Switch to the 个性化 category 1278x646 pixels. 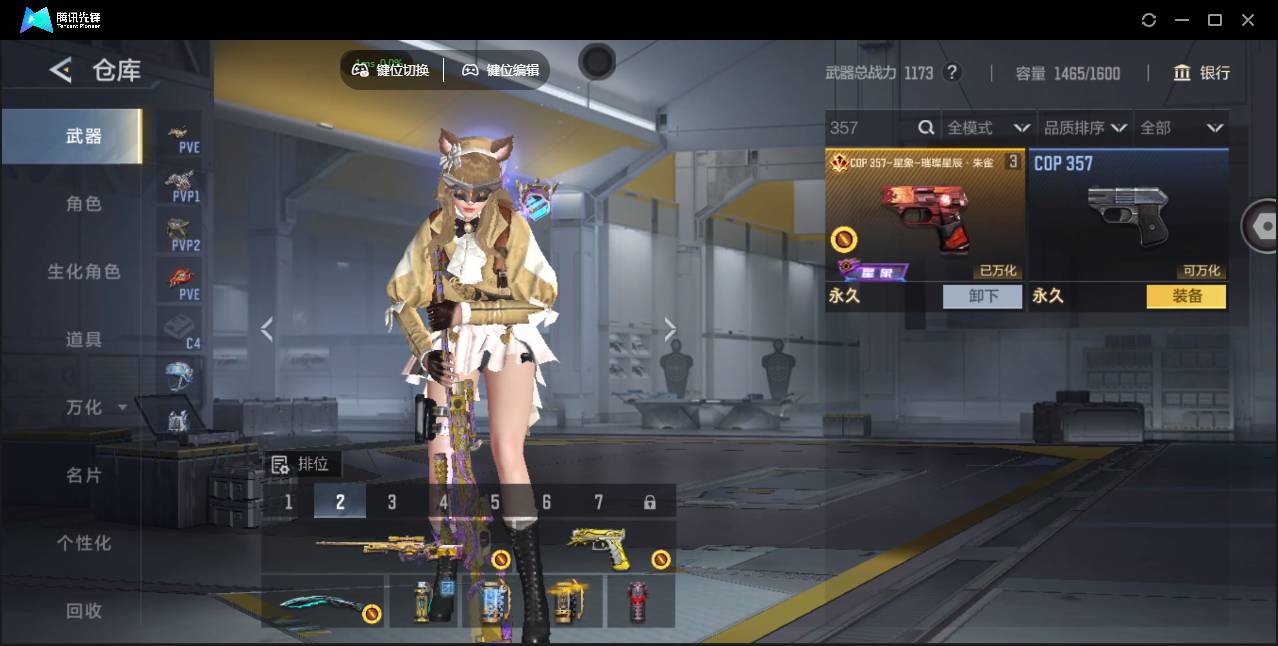coord(84,544)
